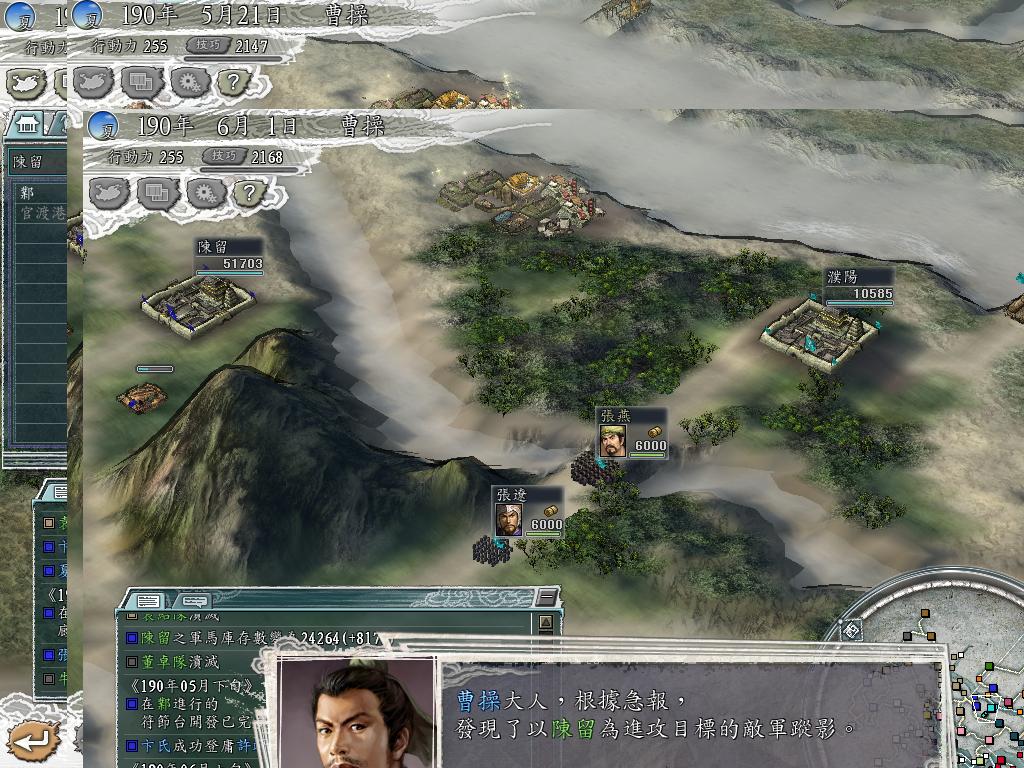Switch to the speech bubble log tab

pos(195,601)
